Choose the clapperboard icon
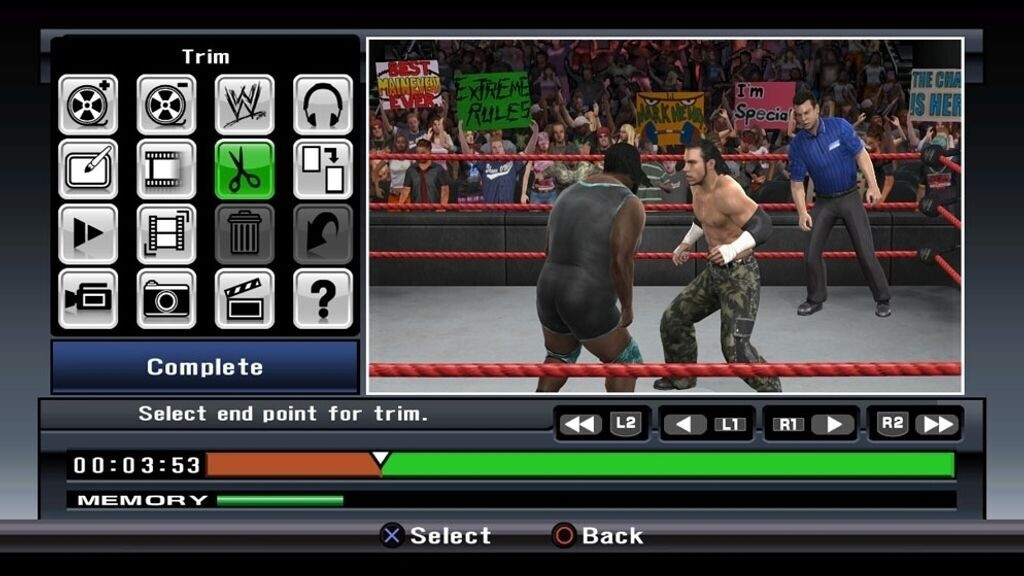This screenshot has height=576, width=1024. (244, 298)
